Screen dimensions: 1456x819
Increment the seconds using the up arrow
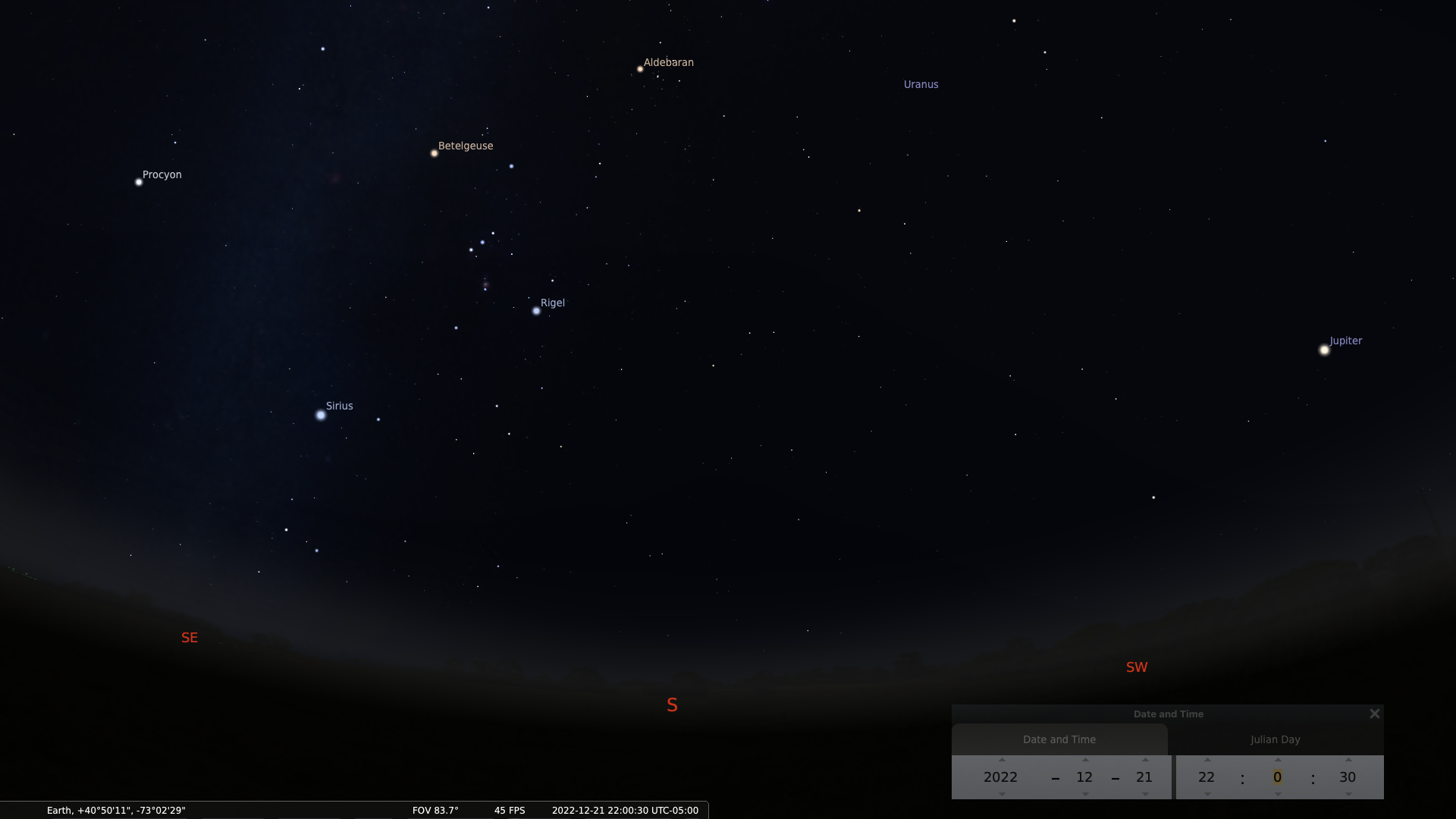pyautogui.click(x=1348, y=760)
